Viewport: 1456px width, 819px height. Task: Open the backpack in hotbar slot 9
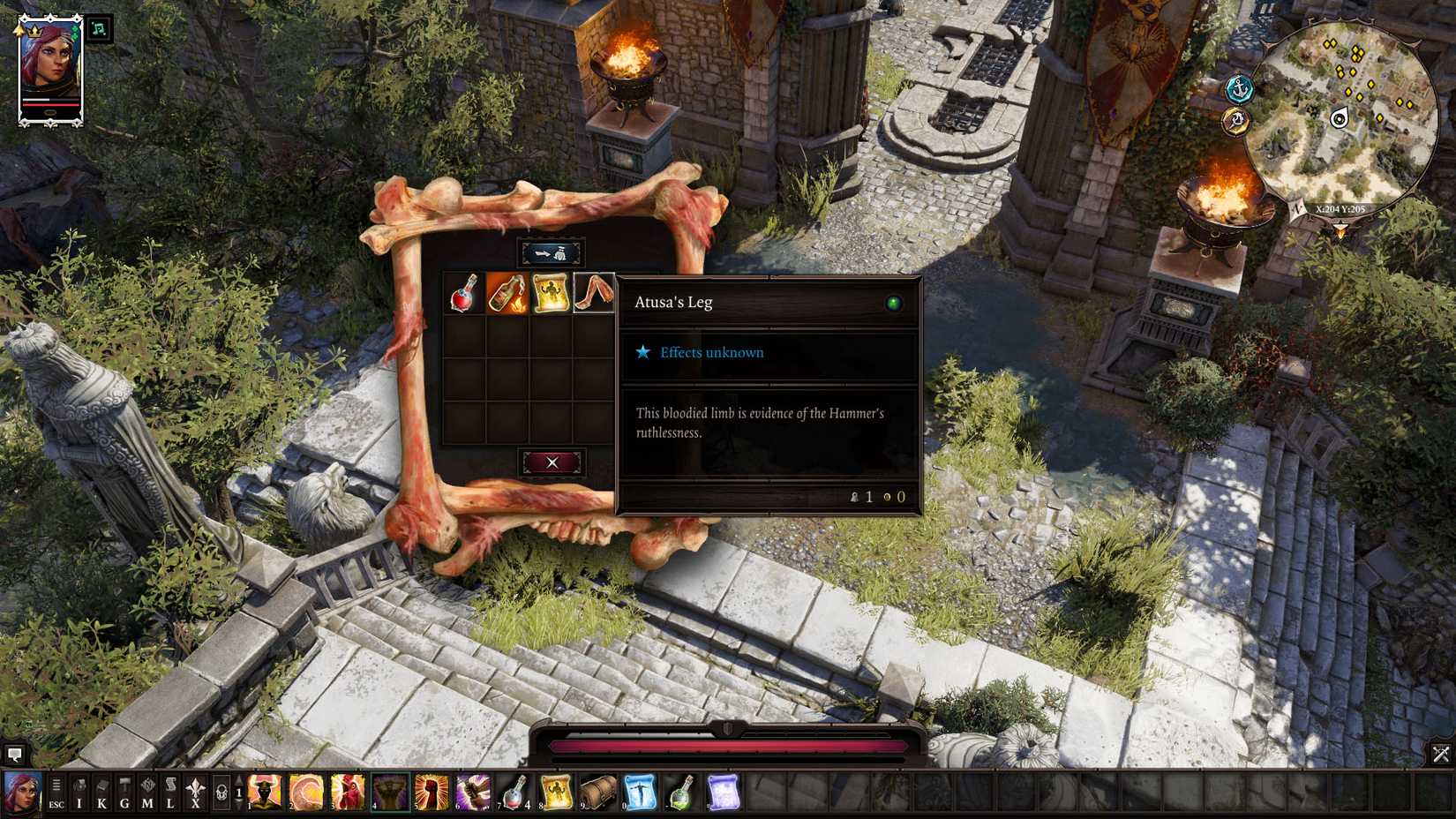coord(592,794)
